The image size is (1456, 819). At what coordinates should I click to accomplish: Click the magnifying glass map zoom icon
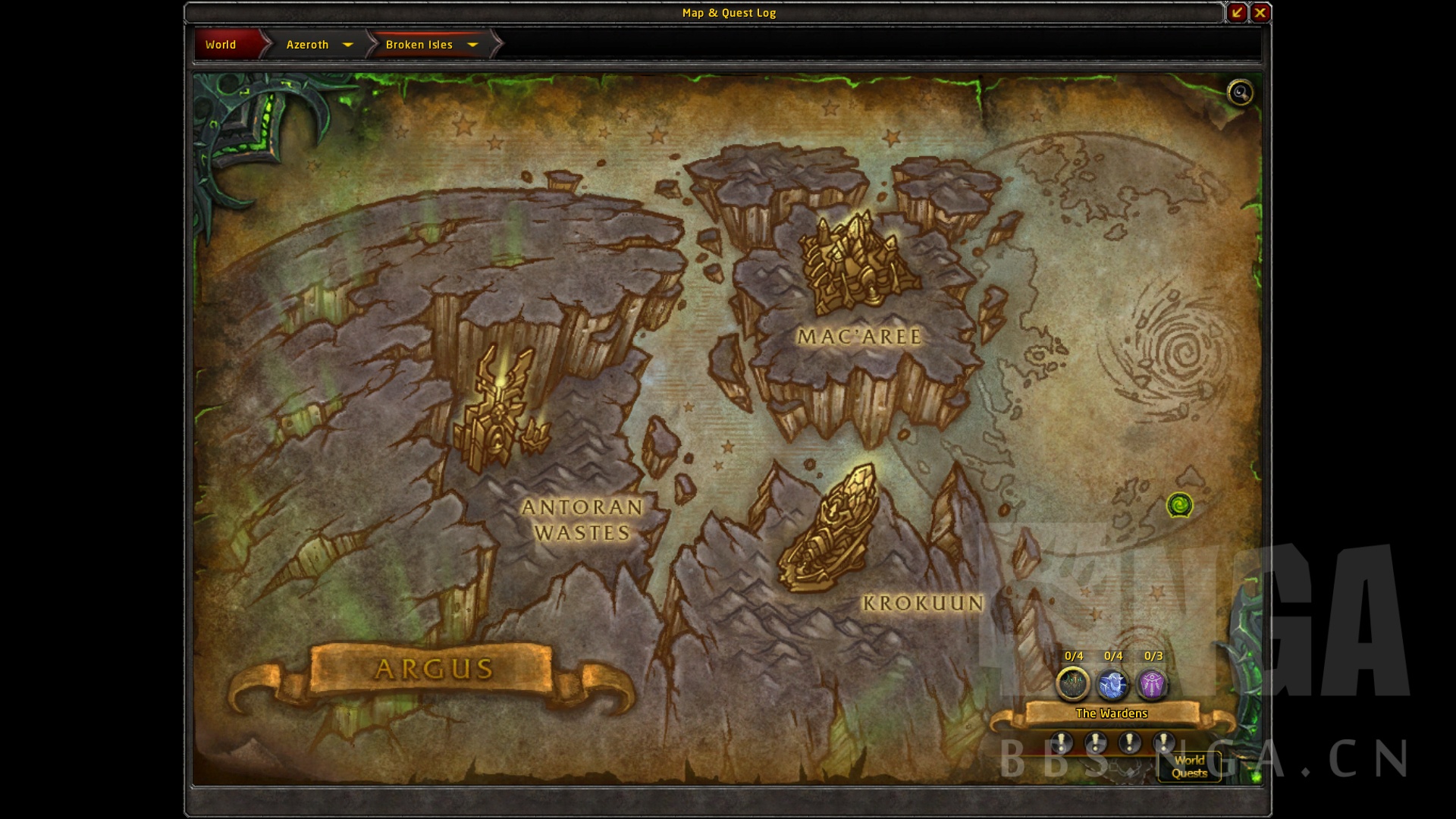point(1240,93)
